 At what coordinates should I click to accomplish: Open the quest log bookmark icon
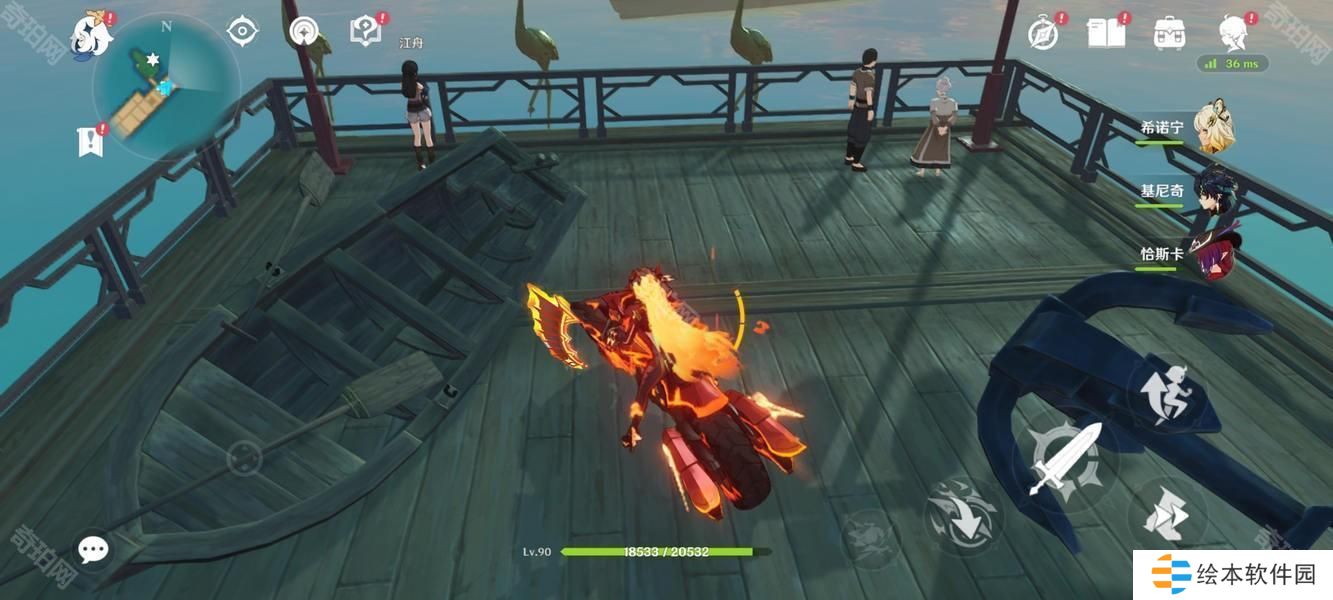pyautogui.click(x=90, y=142)
